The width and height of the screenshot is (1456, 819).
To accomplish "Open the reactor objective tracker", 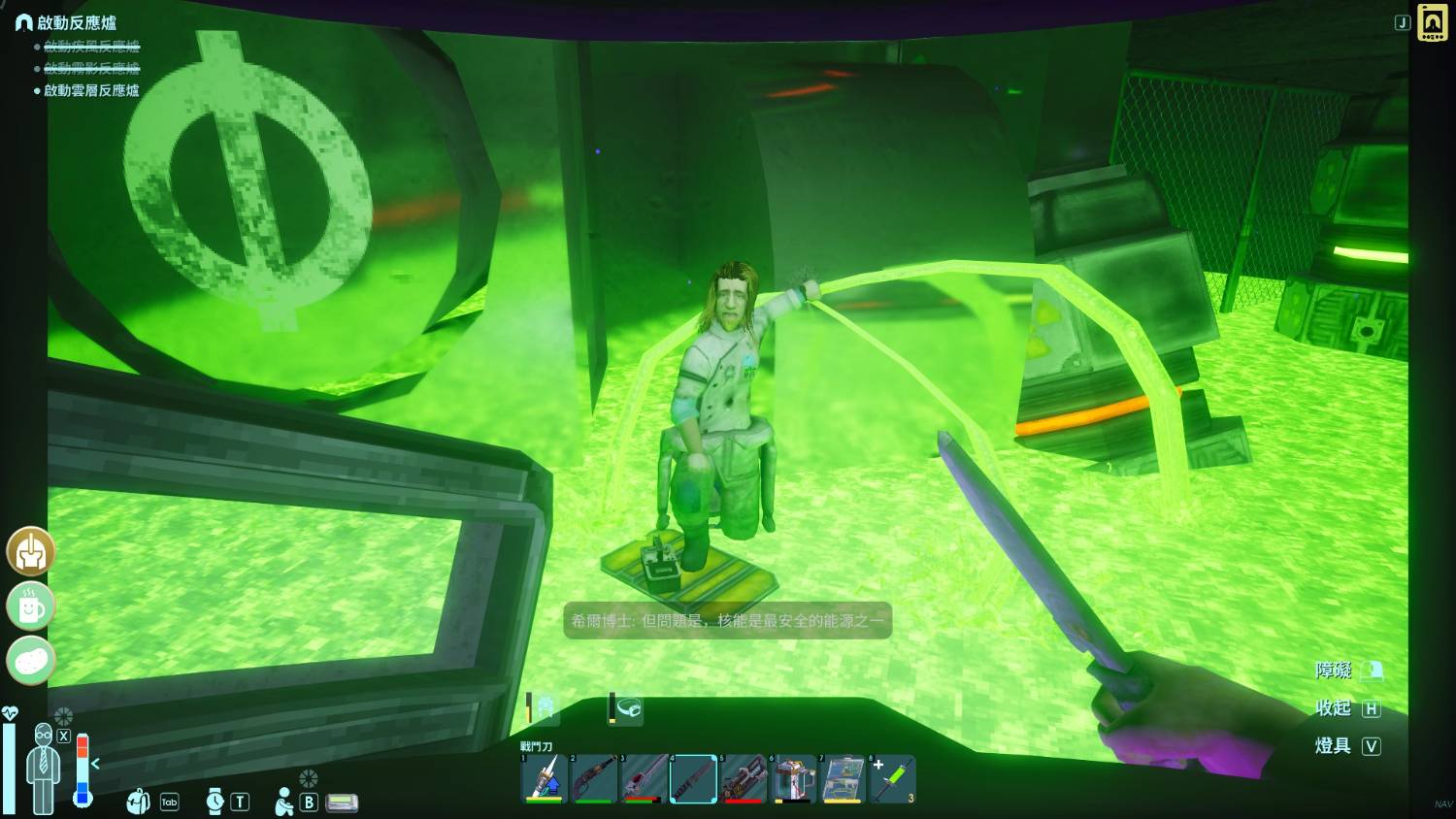I will coord(76,22).
